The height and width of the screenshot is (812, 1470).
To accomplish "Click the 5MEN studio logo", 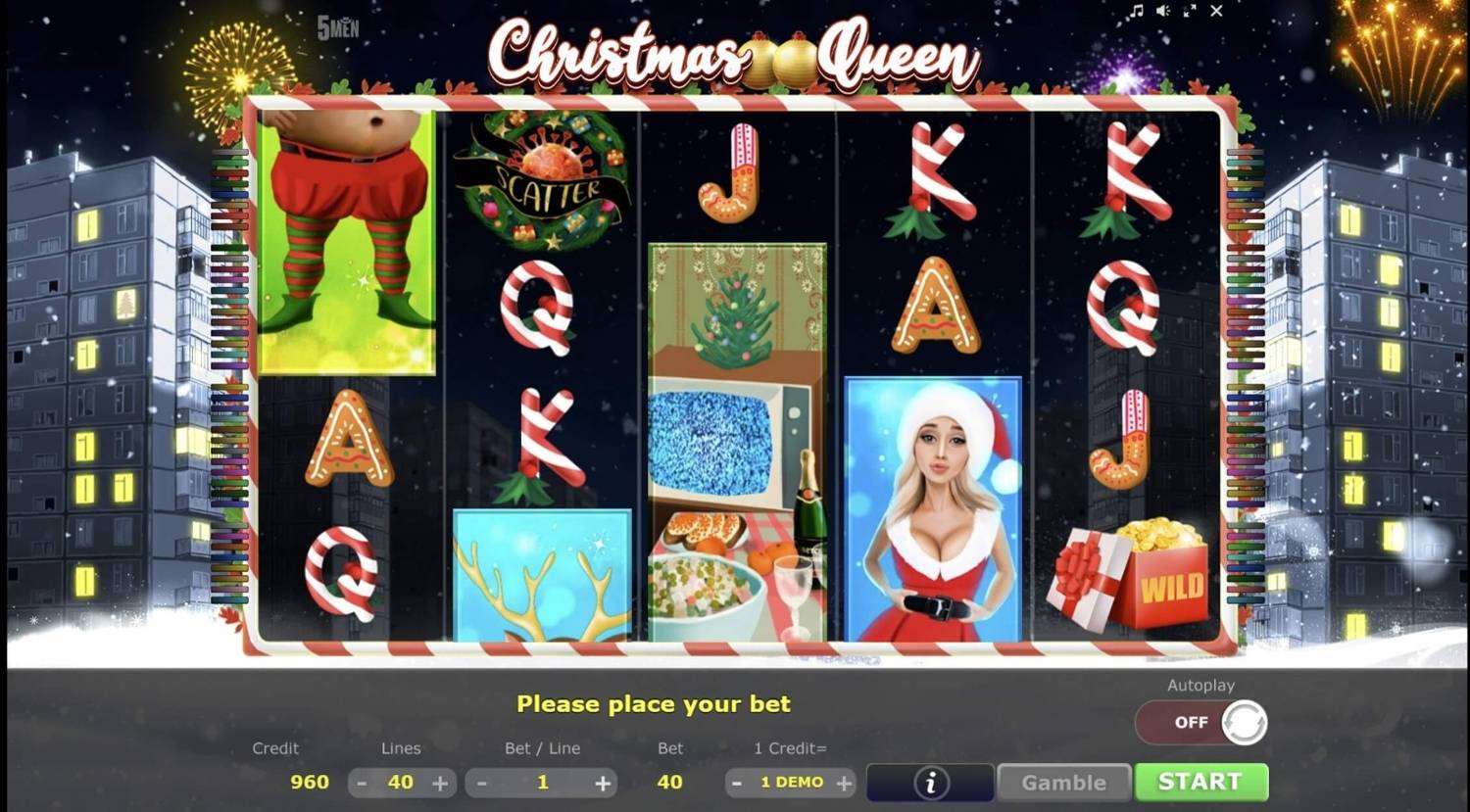I will click(338, 28).
